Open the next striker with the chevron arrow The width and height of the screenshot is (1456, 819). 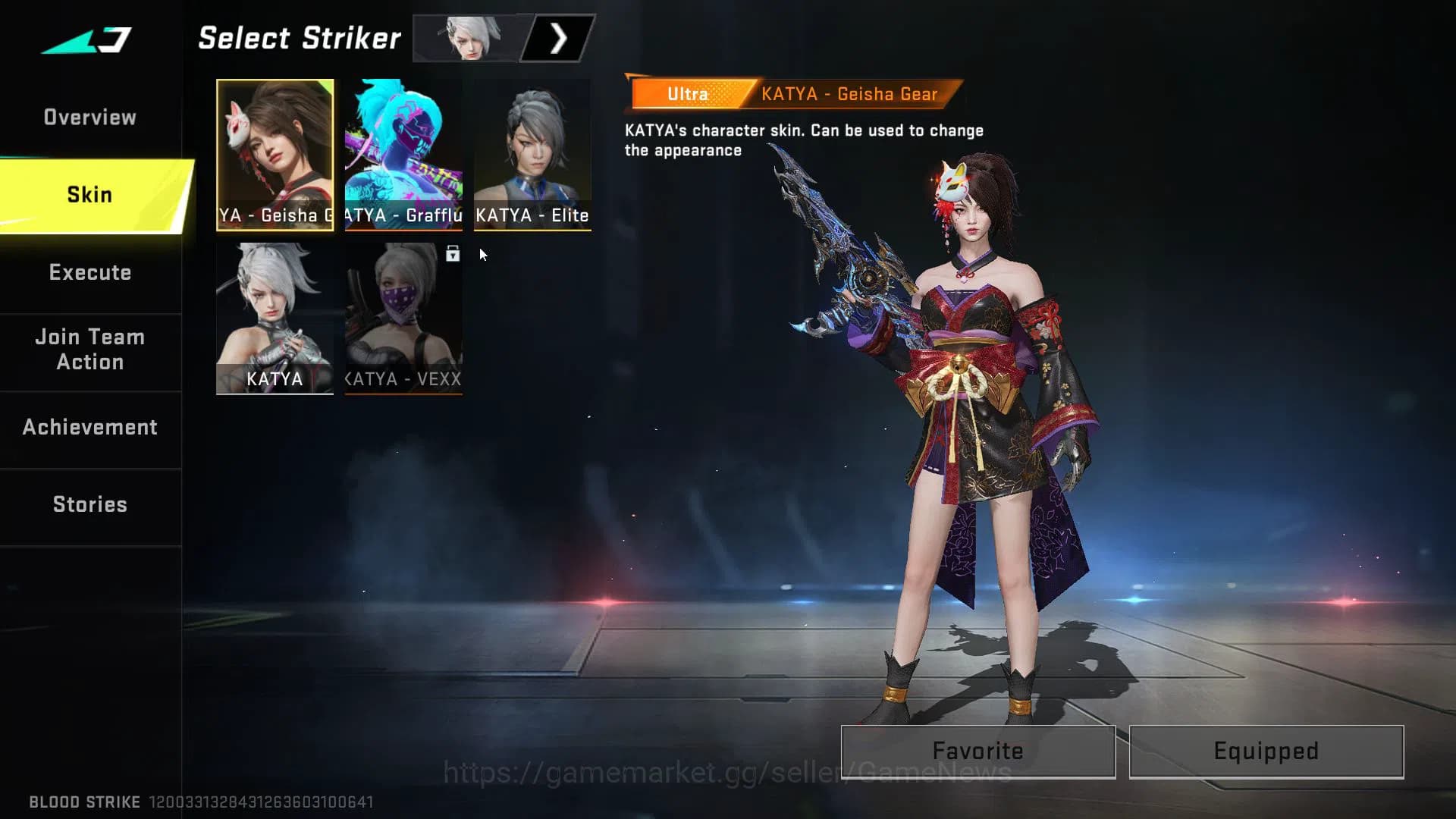pyautogui.click(x=559, y=39)
